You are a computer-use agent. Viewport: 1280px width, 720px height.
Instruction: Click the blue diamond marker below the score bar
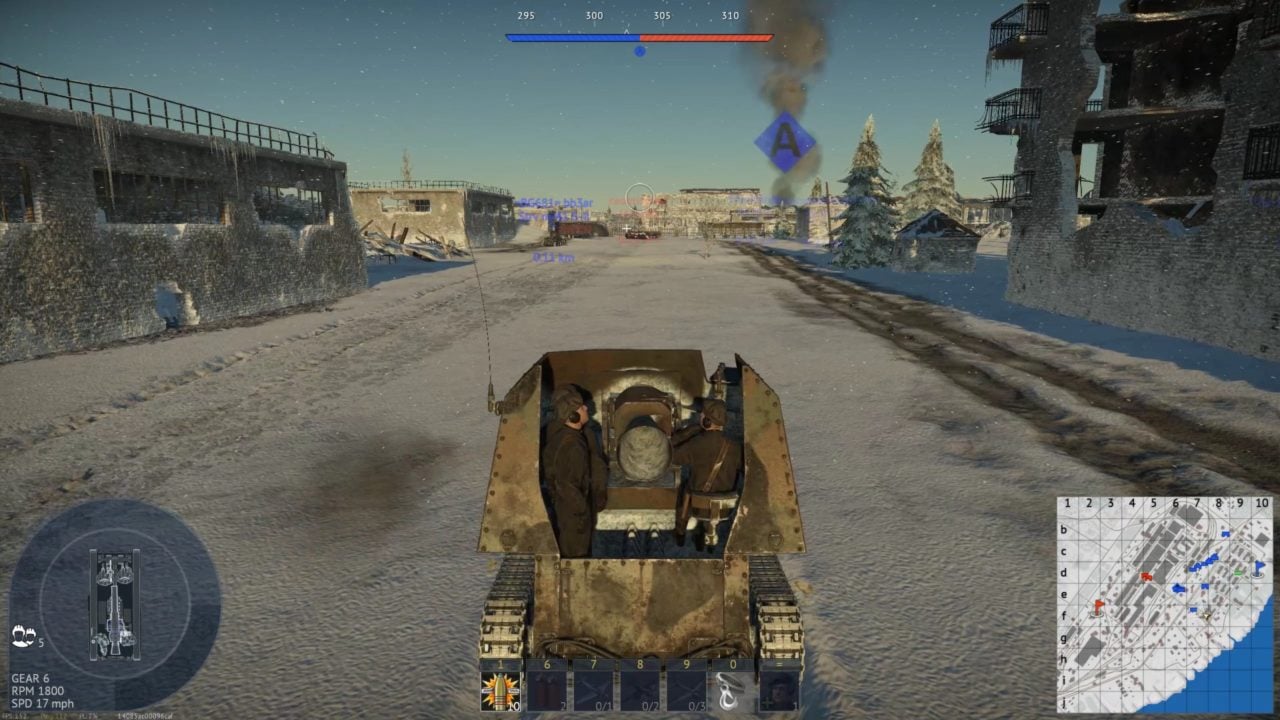[638, 49]
